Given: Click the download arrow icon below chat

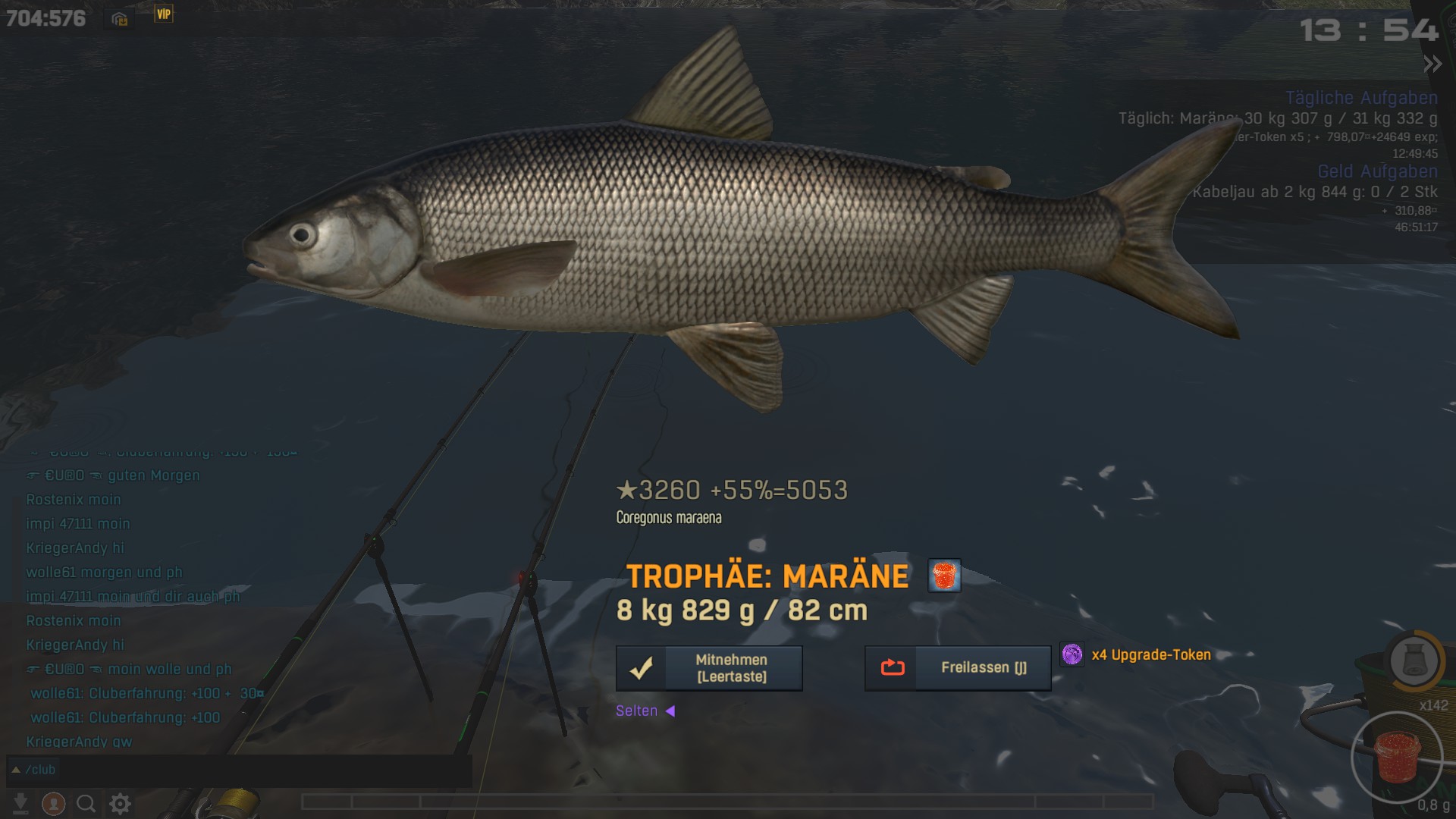Looking at the screenshot, I should click(x=20, y=803).
